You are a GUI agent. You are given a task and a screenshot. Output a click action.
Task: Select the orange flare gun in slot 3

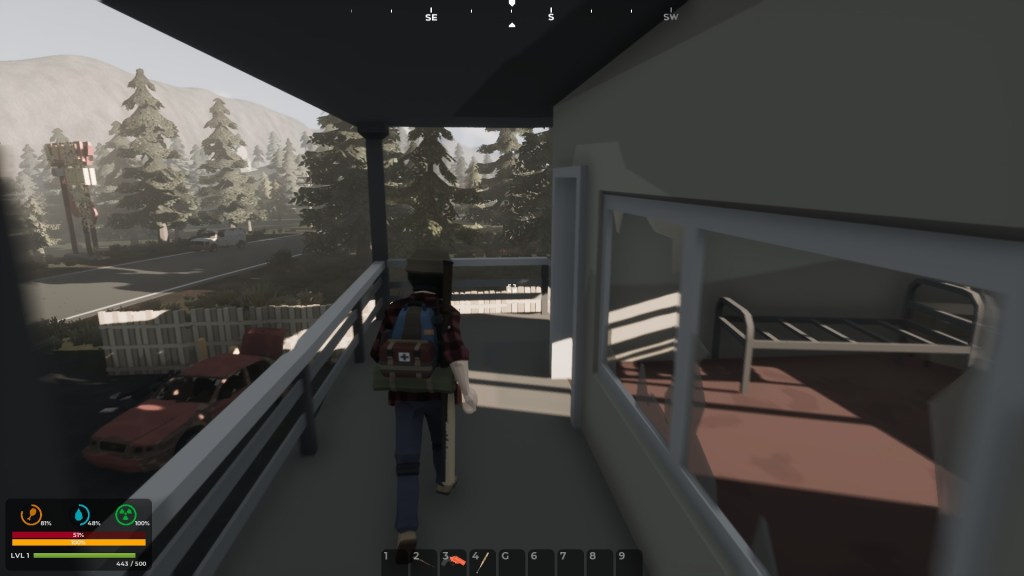(454, 559)
